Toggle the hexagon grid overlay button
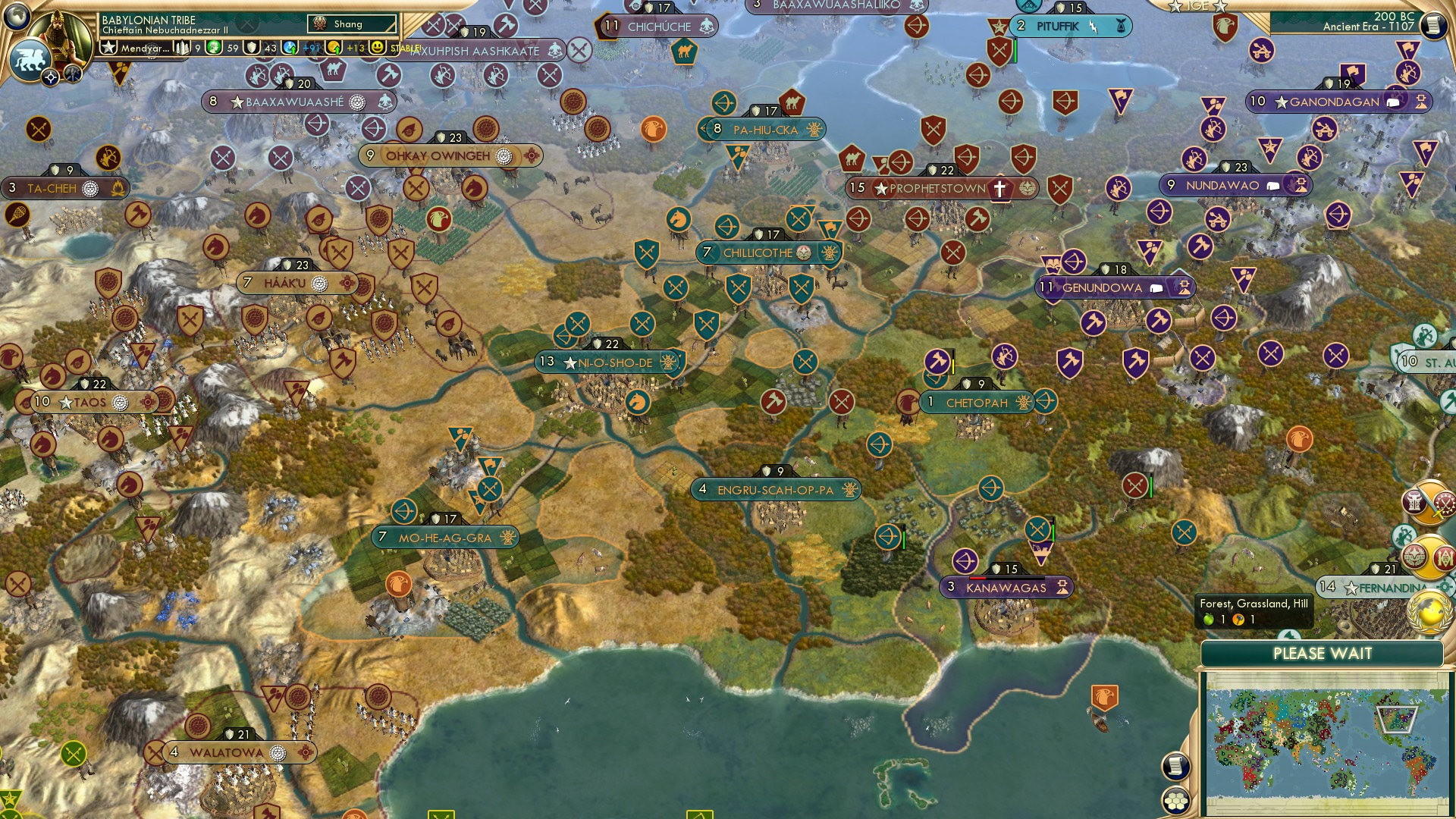The width and height of the screenshot is (1456, 819). [x=1175, y=802]
